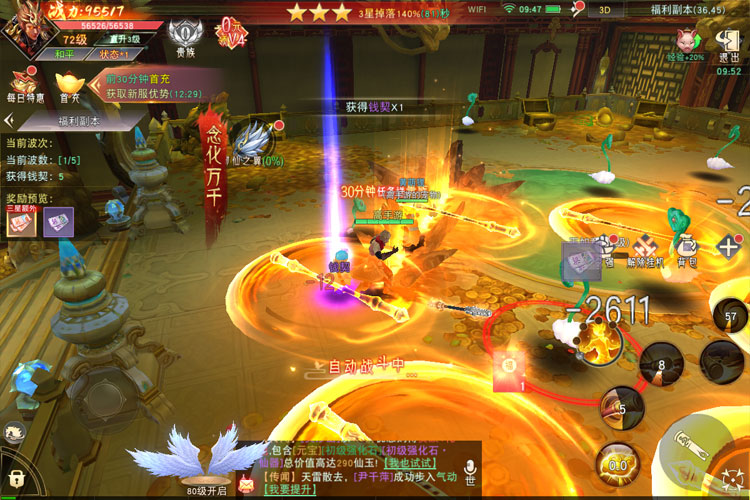Open the 首充 first recharge gold ingot
Viewport: 750px width, 500px height.
(x=70, y=83)
